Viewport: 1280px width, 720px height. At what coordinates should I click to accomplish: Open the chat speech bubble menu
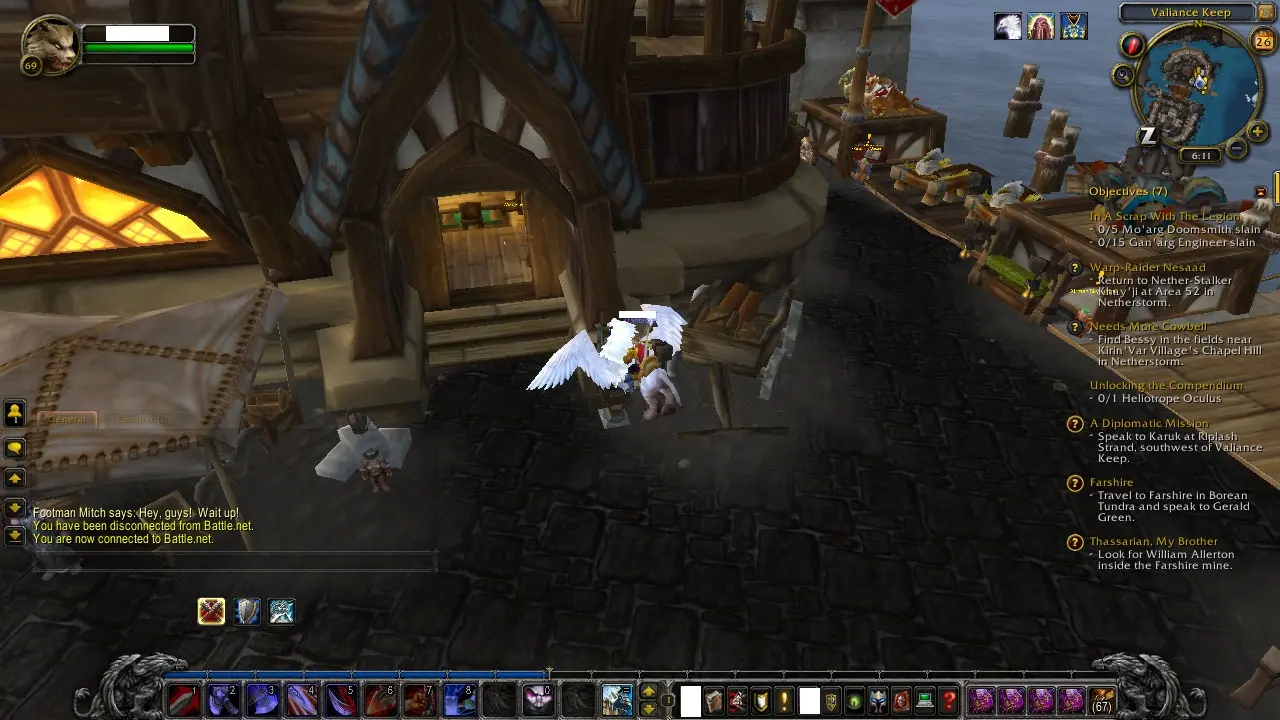[15, 449]
